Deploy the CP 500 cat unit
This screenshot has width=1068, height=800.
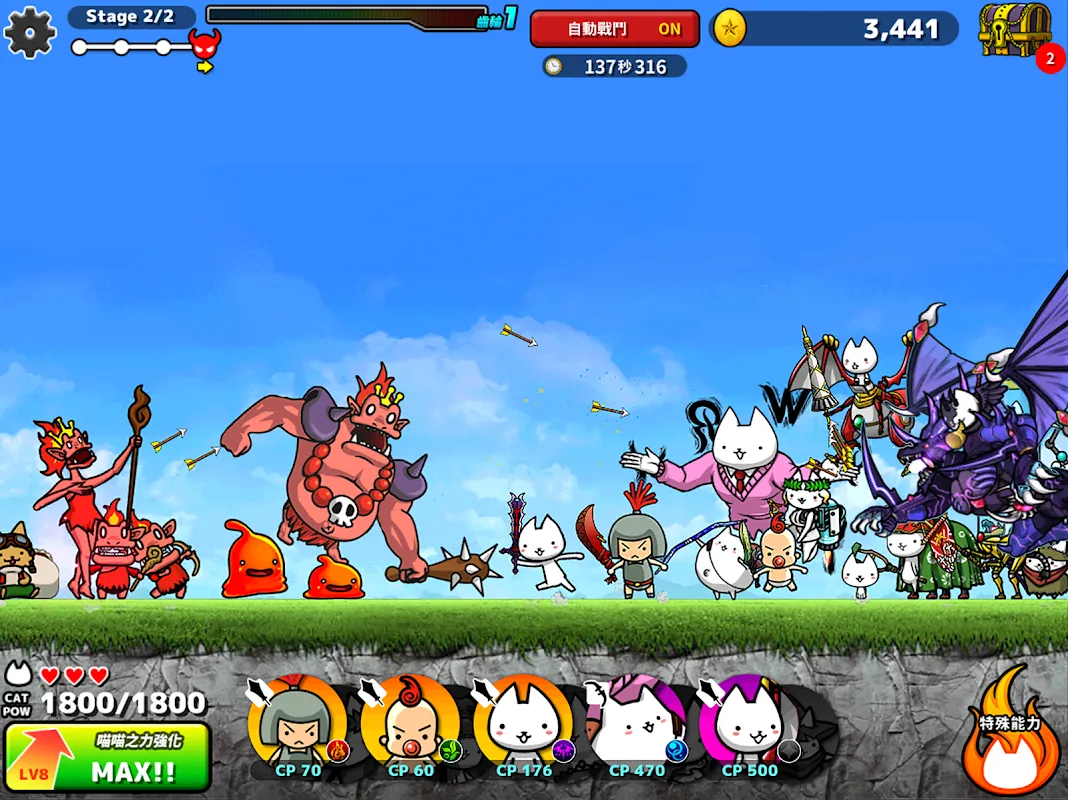coord(749,727)
